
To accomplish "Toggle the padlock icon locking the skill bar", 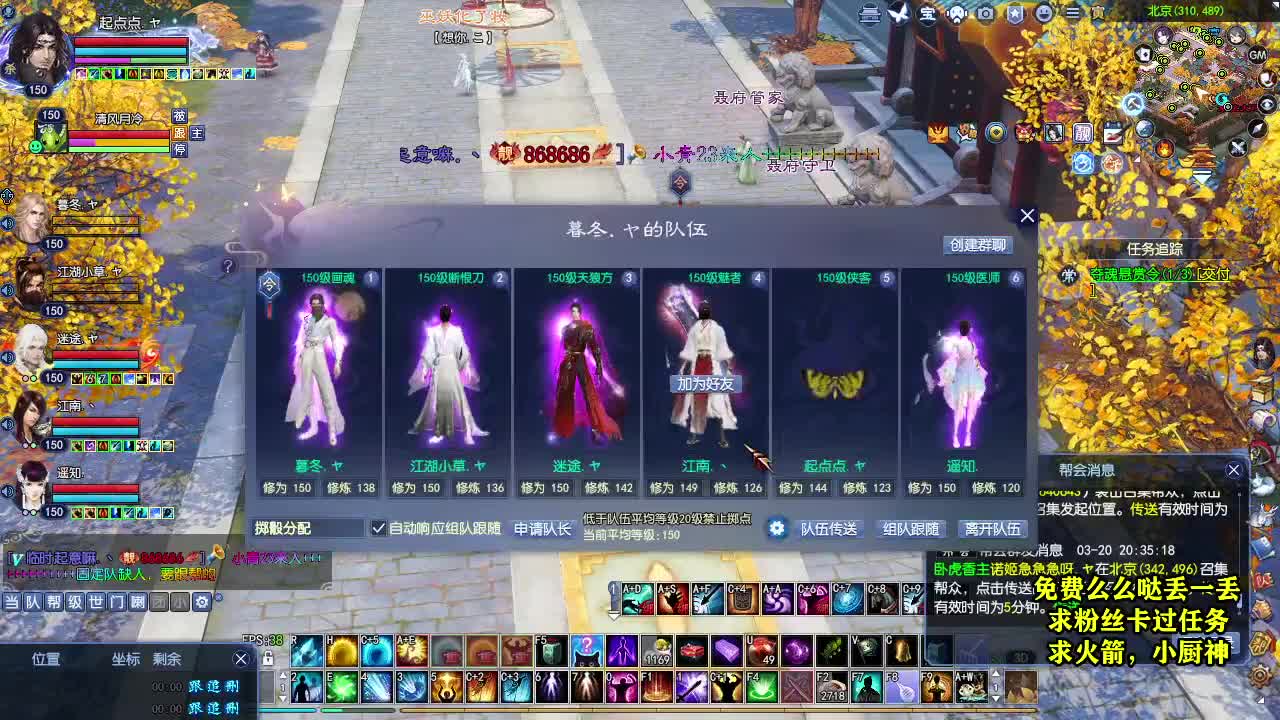I will 268,658.
